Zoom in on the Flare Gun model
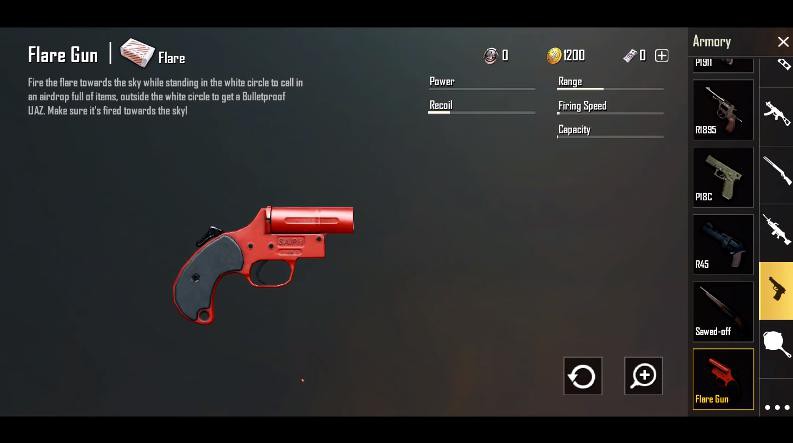The image size is (793, 443). [643, 376]
